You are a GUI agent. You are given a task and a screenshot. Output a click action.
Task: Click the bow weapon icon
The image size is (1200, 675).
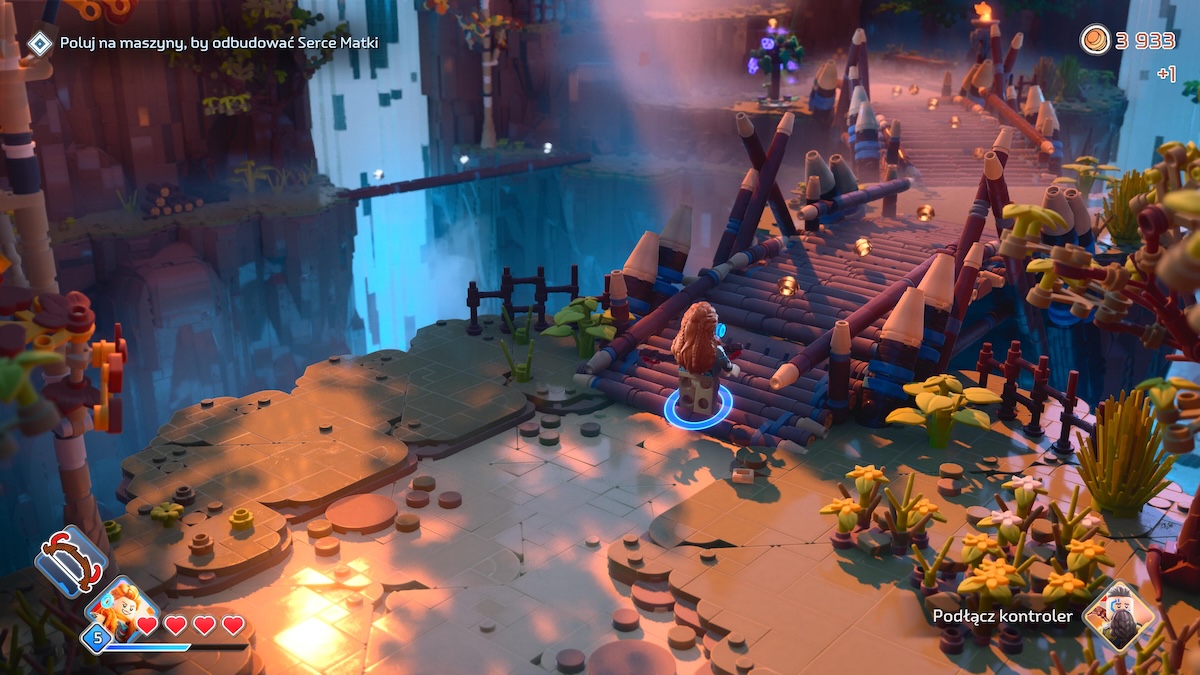[x=70, y=561]
